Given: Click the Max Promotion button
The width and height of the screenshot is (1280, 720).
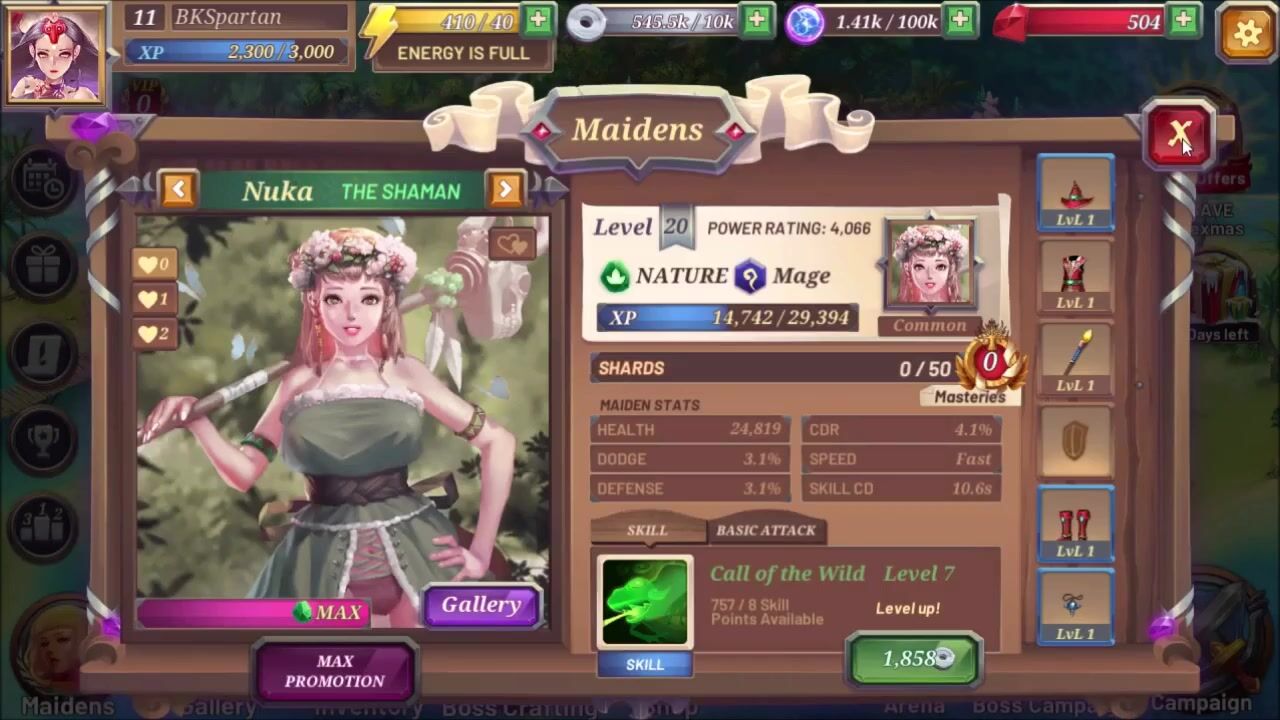Looking at the screenshot, I should (335, 671).
